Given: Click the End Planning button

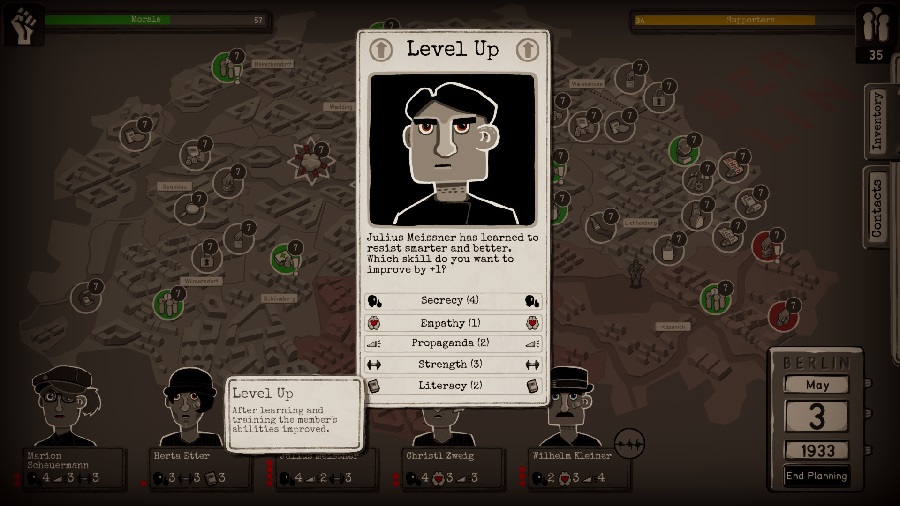Looking at the screenshot, I should pos(816,476).
